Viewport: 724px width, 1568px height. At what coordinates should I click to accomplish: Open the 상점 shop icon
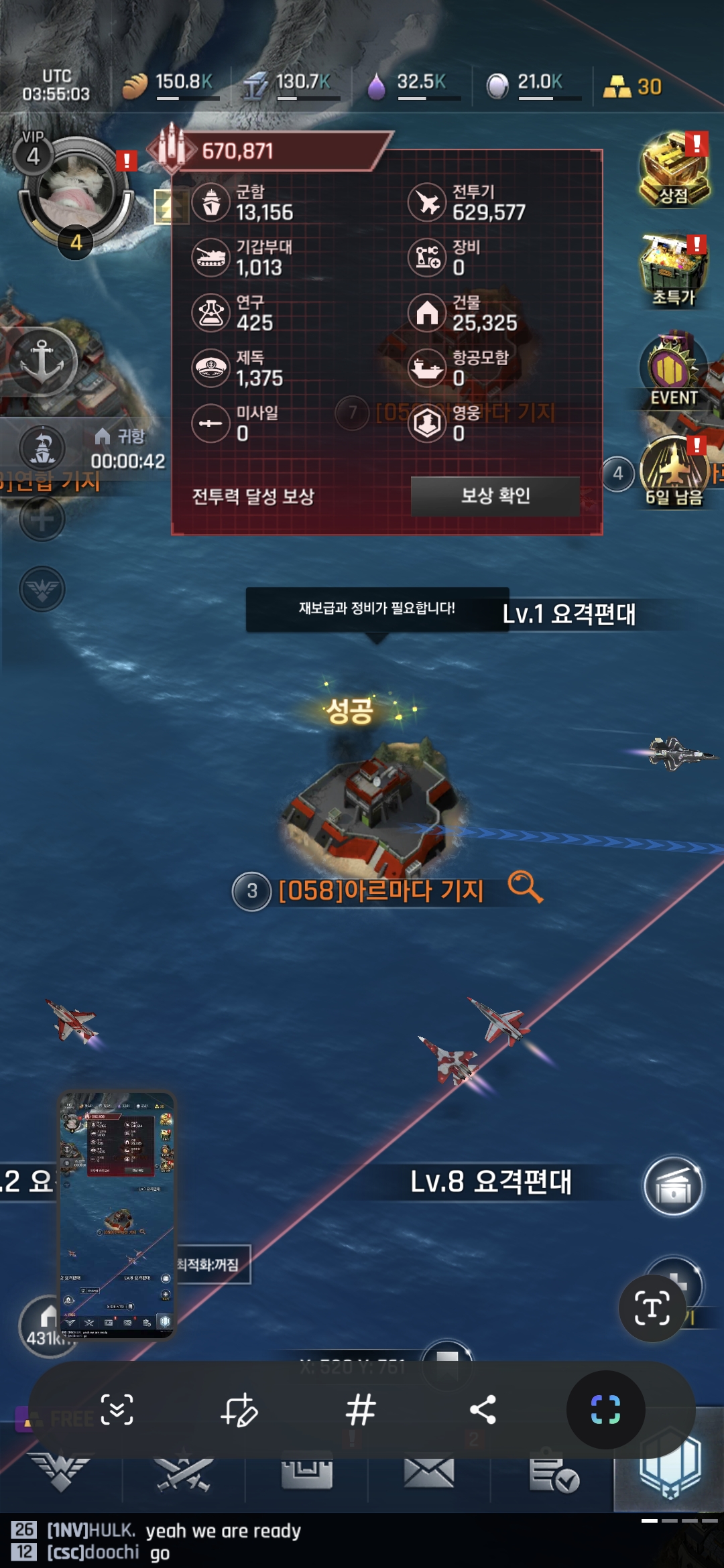click(x=674, y=170)
